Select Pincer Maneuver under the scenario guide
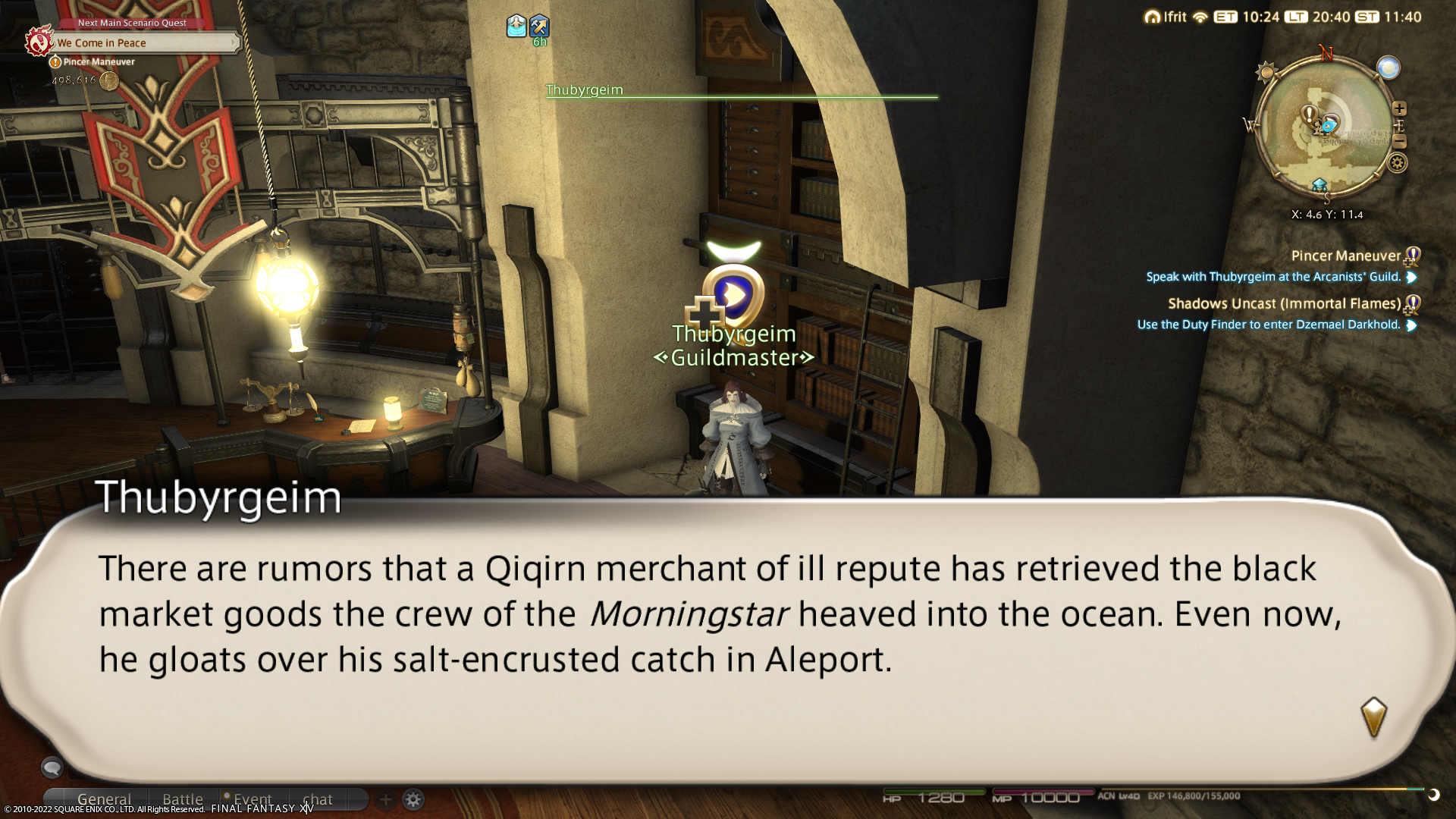Screen dimensions: 1456x819 click(99, 62)
